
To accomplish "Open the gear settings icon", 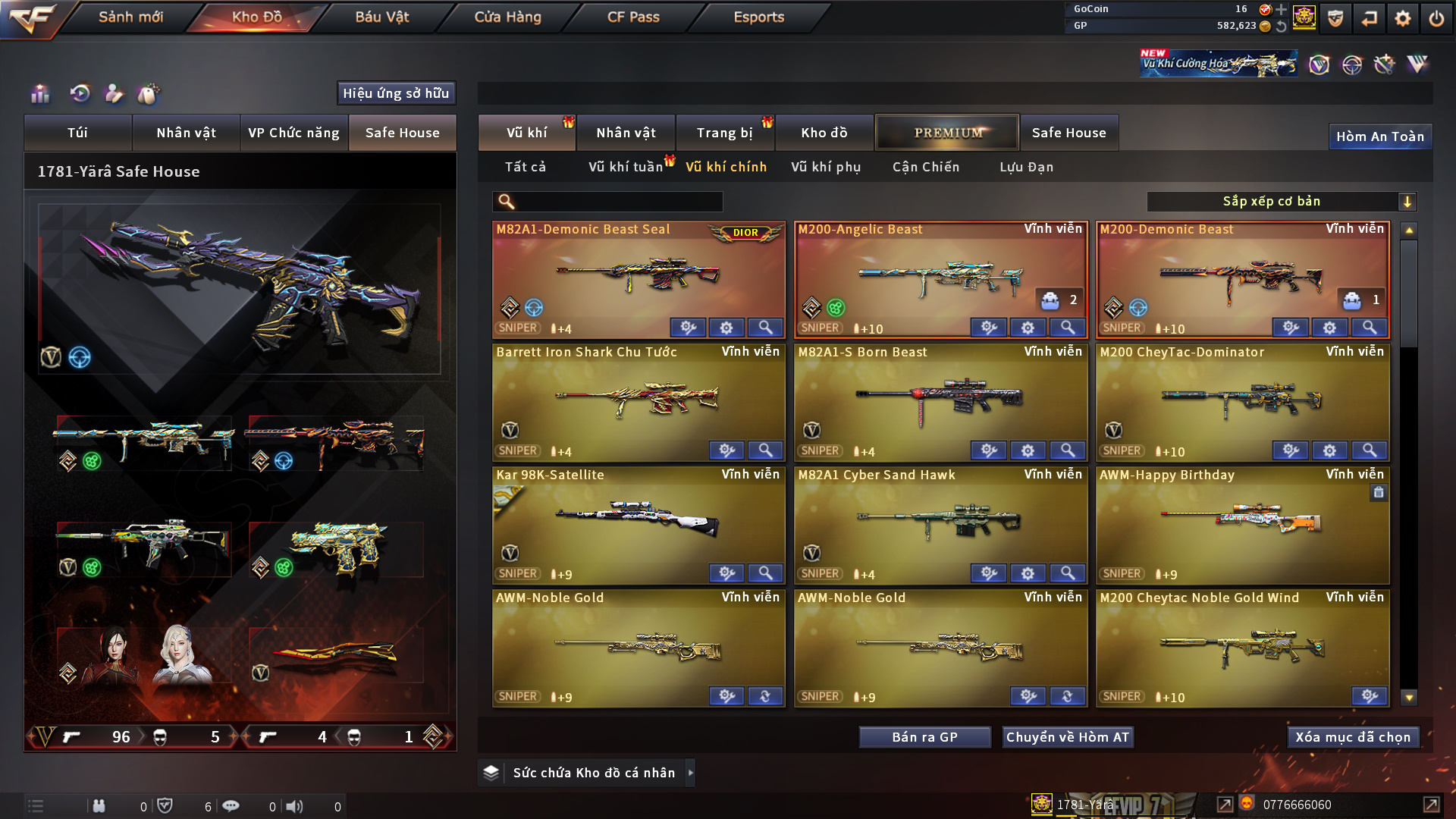I will point(1402,18).
